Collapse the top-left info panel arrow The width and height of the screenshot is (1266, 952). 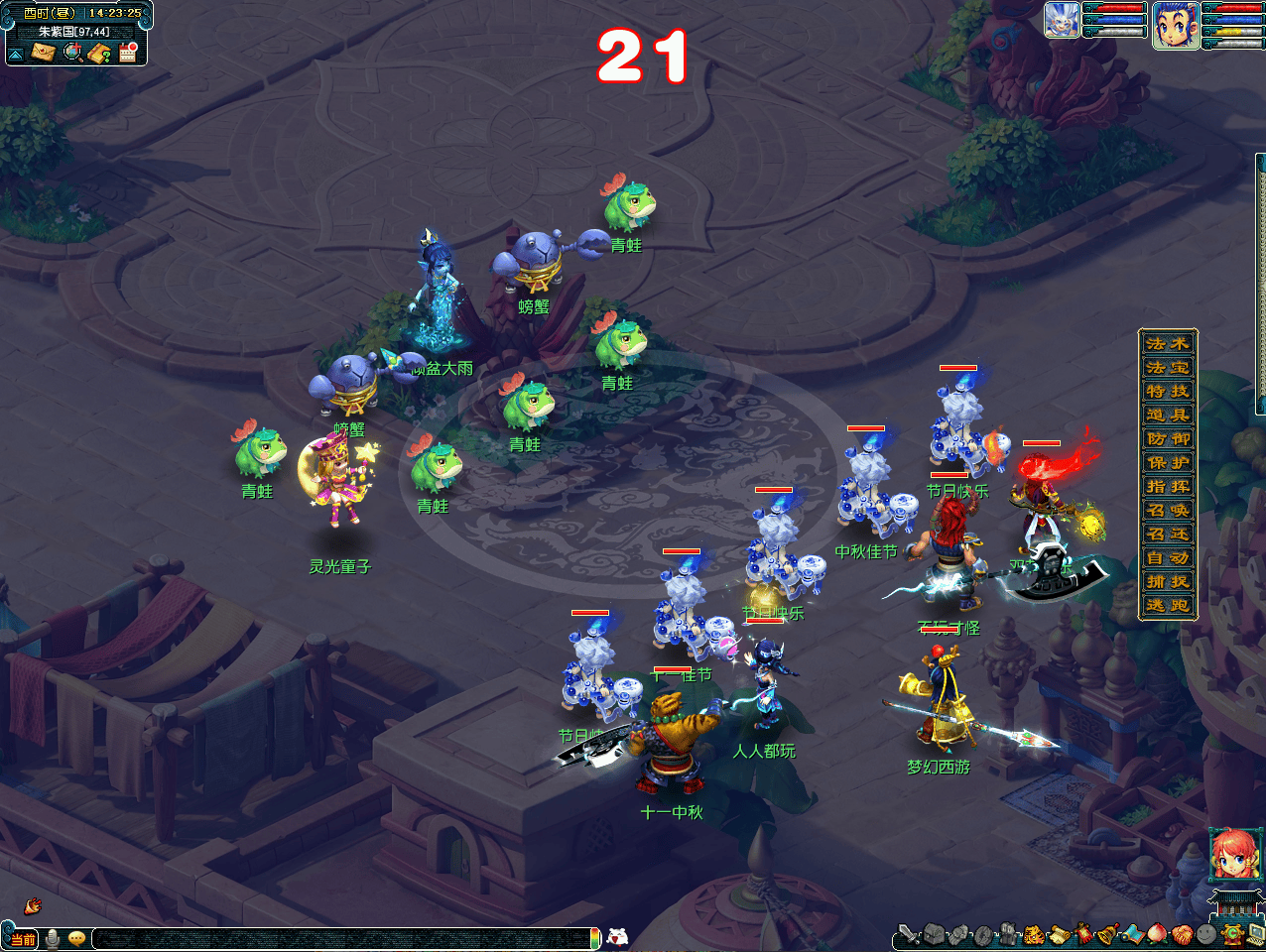16,54
